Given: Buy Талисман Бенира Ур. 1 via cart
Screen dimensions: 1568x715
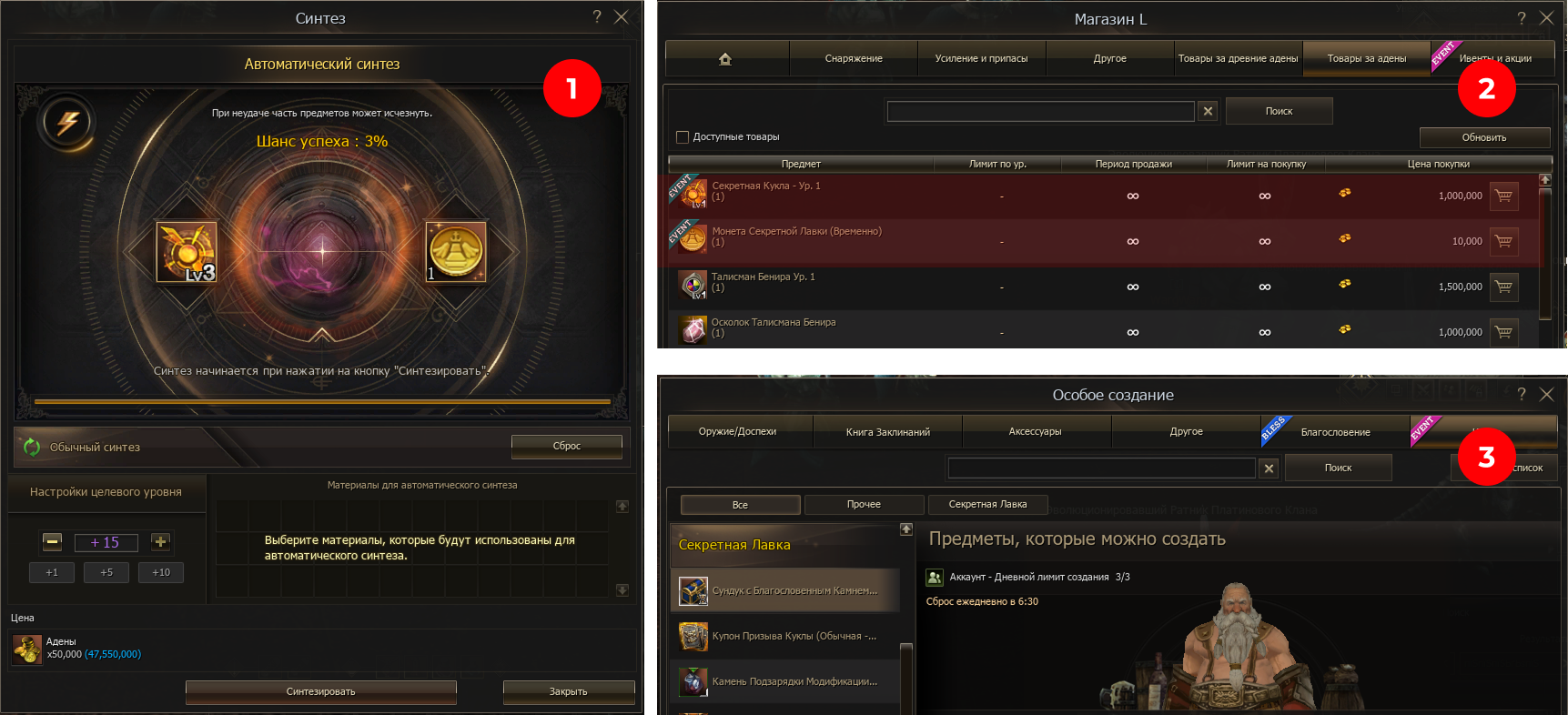Looking at the screenshot, I should click(1503, 287).
